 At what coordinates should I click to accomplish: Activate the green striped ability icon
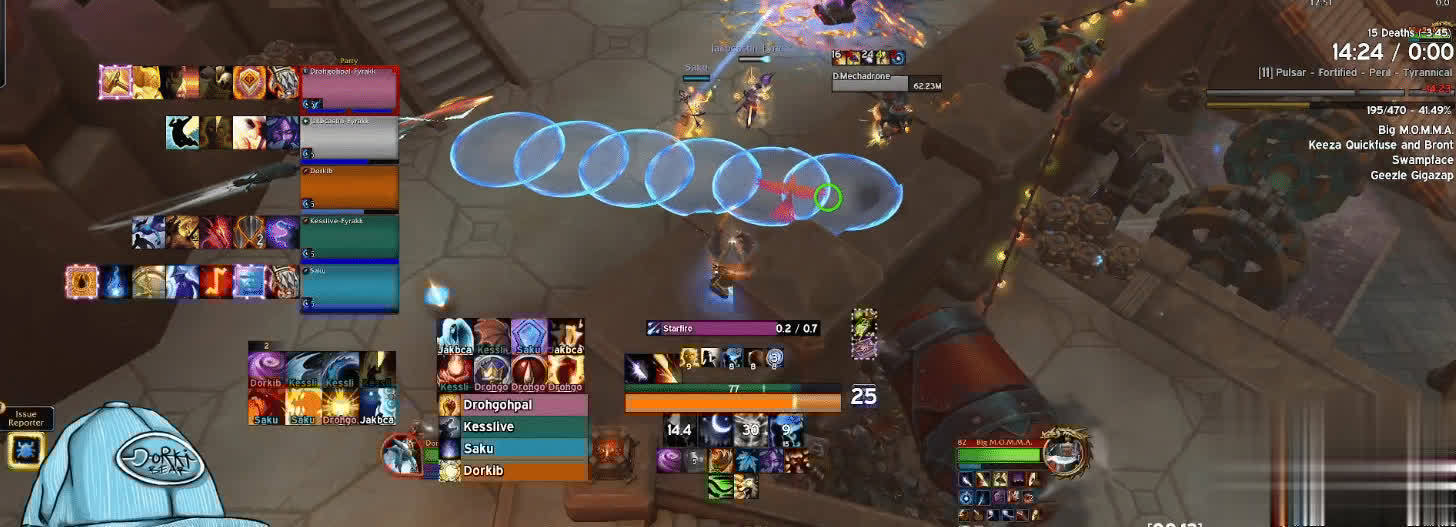click(x=719, y=487)
